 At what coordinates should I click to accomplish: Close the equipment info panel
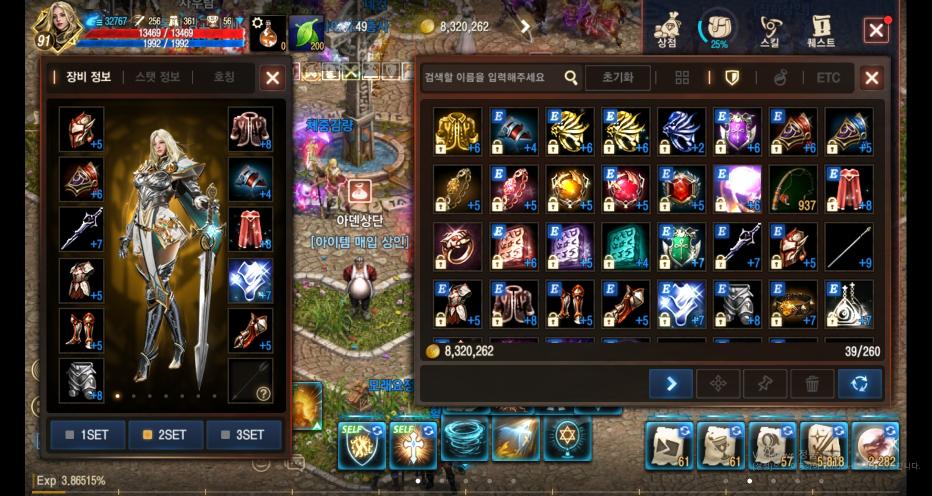272,78
